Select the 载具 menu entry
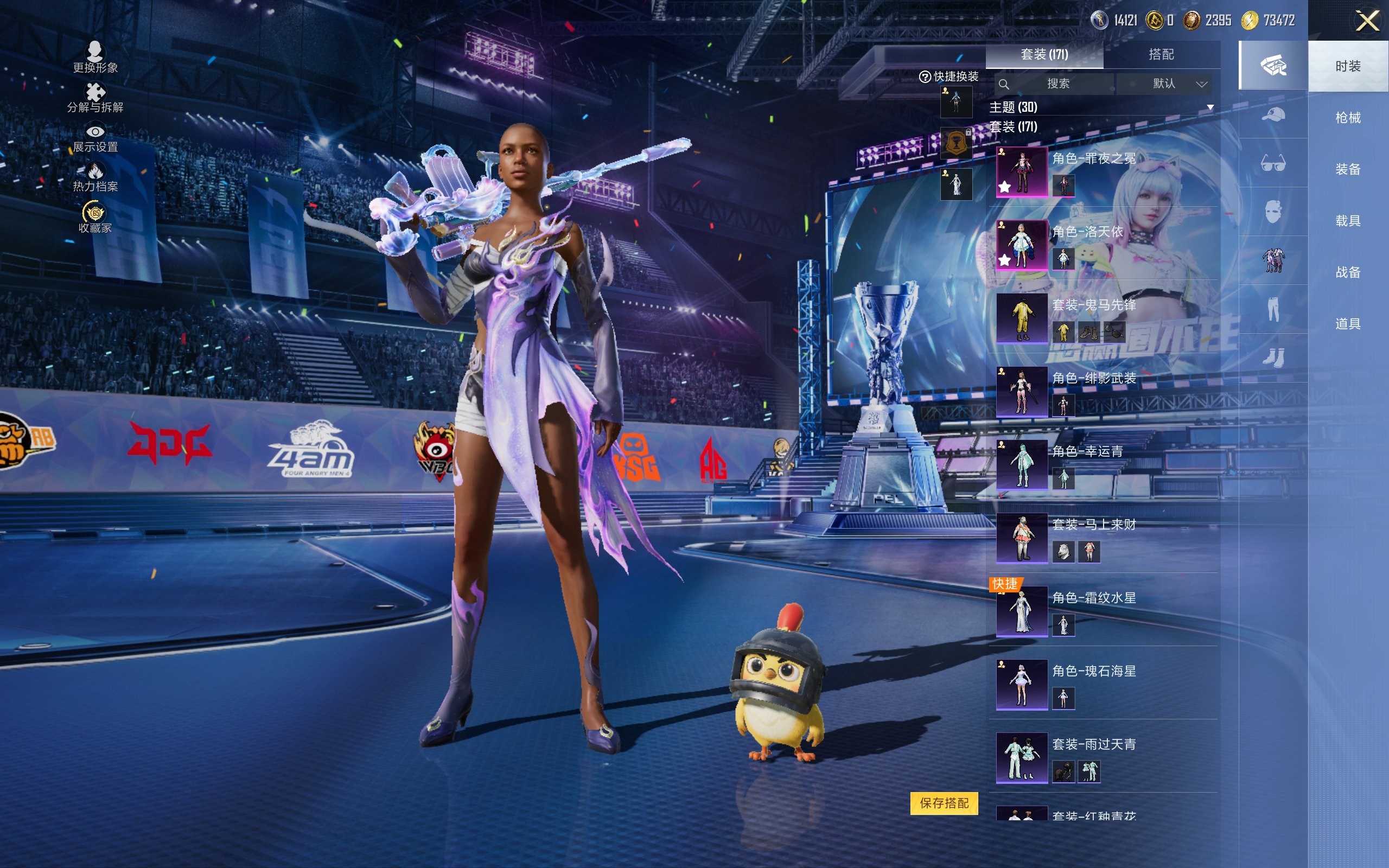The width and height of the screenshot is (1389, 868). pyautogui.click(x=1348, y=221)
